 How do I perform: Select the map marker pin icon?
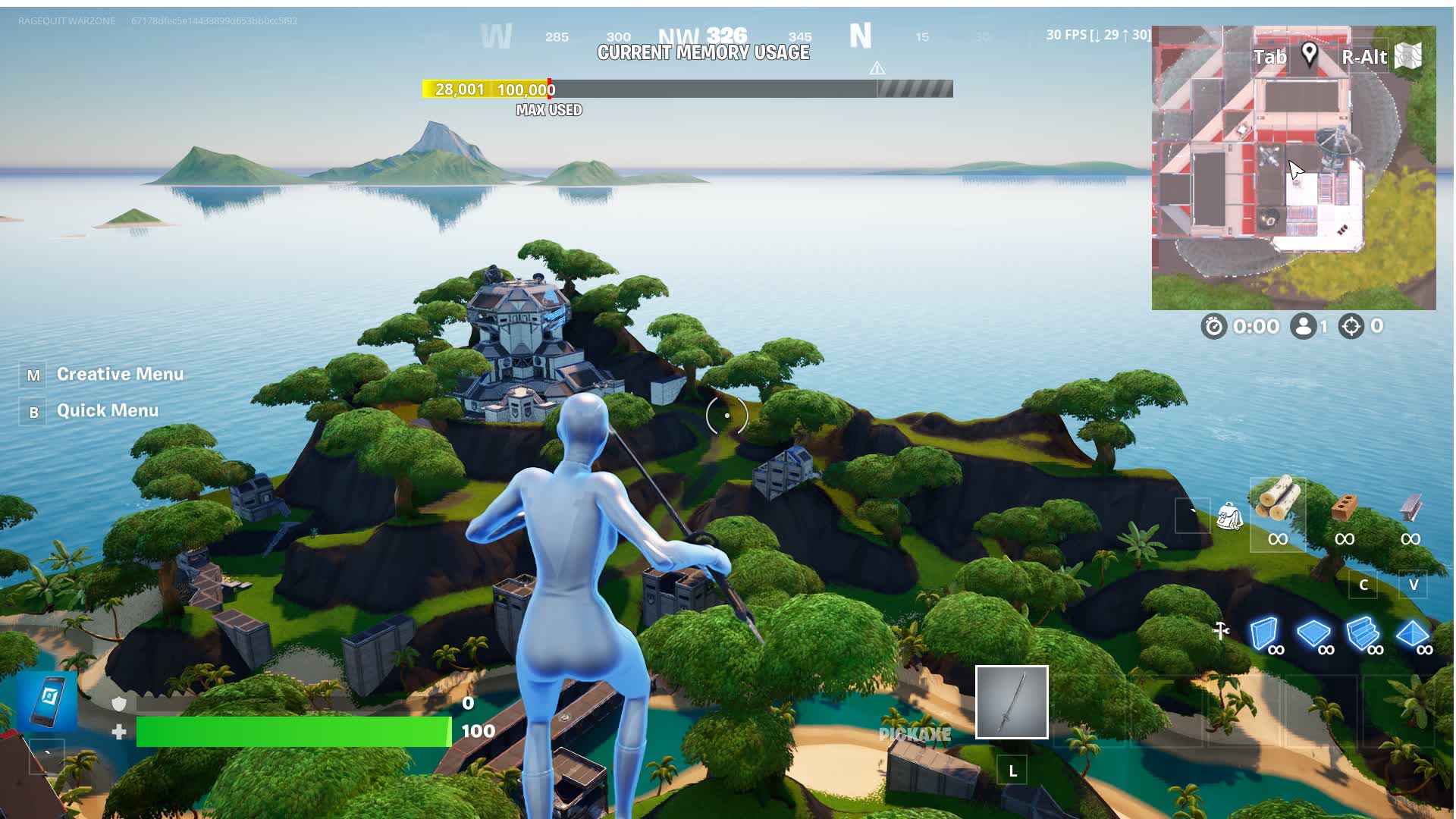(1309, 55)
